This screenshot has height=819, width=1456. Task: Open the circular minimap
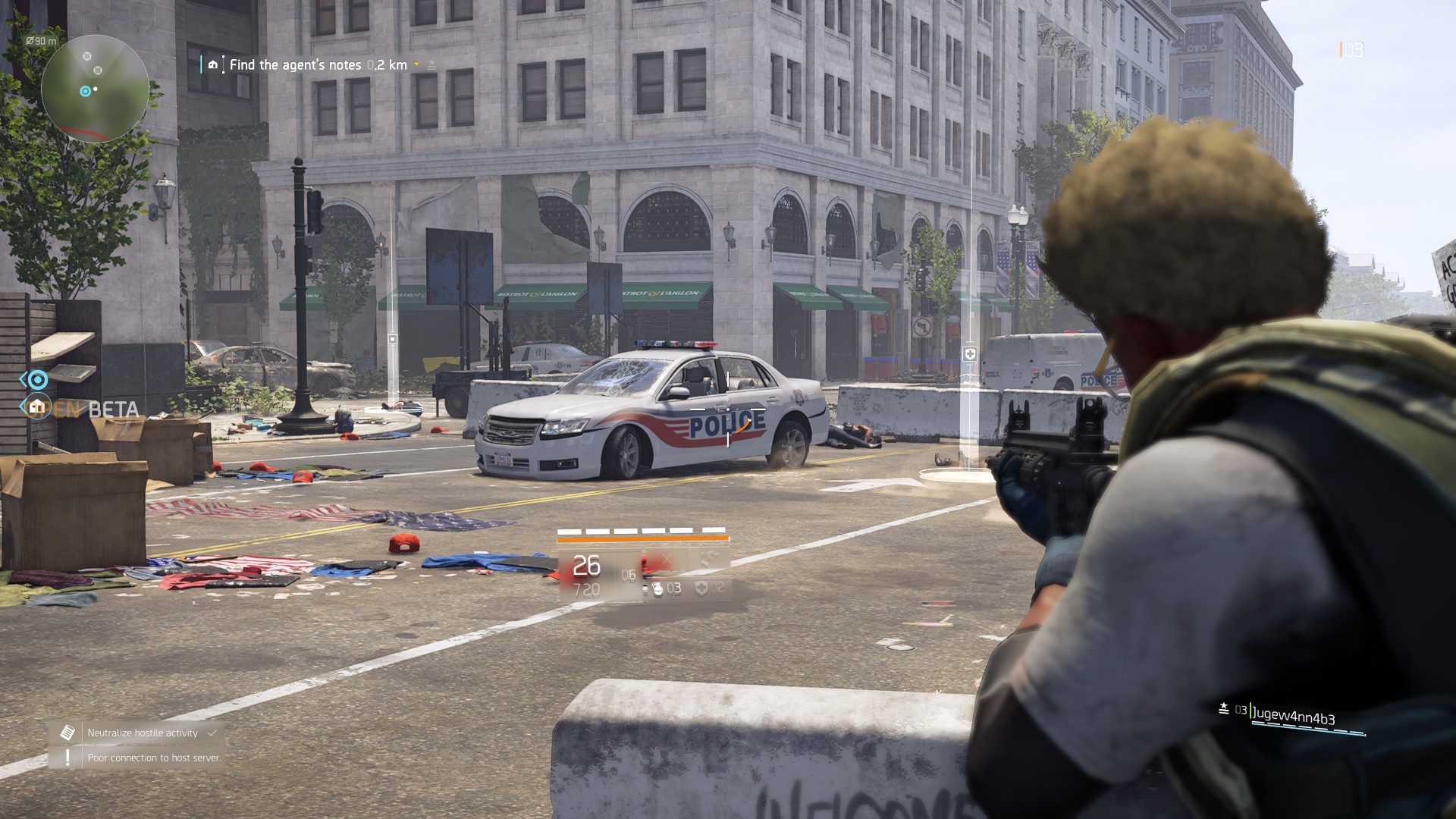point(95,89)
